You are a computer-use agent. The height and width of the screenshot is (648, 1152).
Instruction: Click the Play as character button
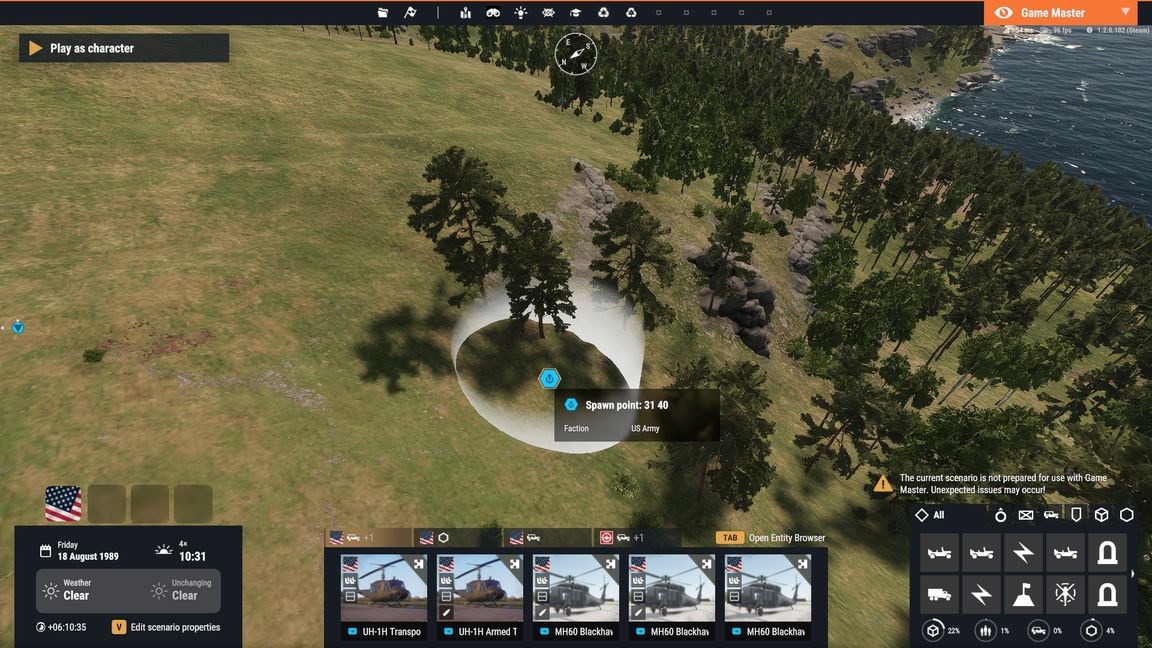(x=123, y=48)
